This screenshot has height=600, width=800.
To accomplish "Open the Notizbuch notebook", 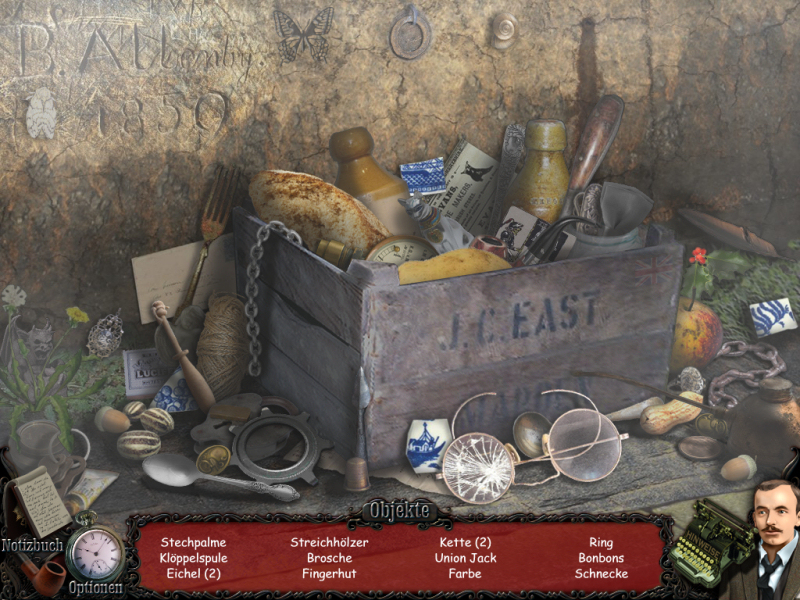I will [x=38, y=502].
